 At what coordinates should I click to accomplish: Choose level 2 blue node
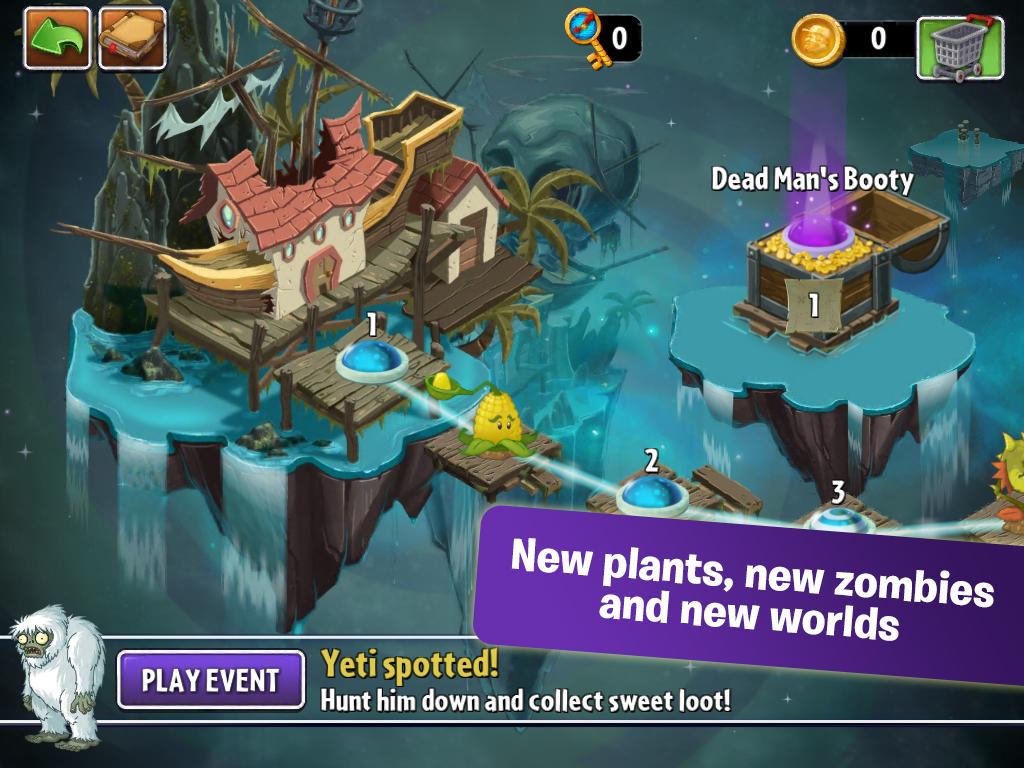(651, 494)
